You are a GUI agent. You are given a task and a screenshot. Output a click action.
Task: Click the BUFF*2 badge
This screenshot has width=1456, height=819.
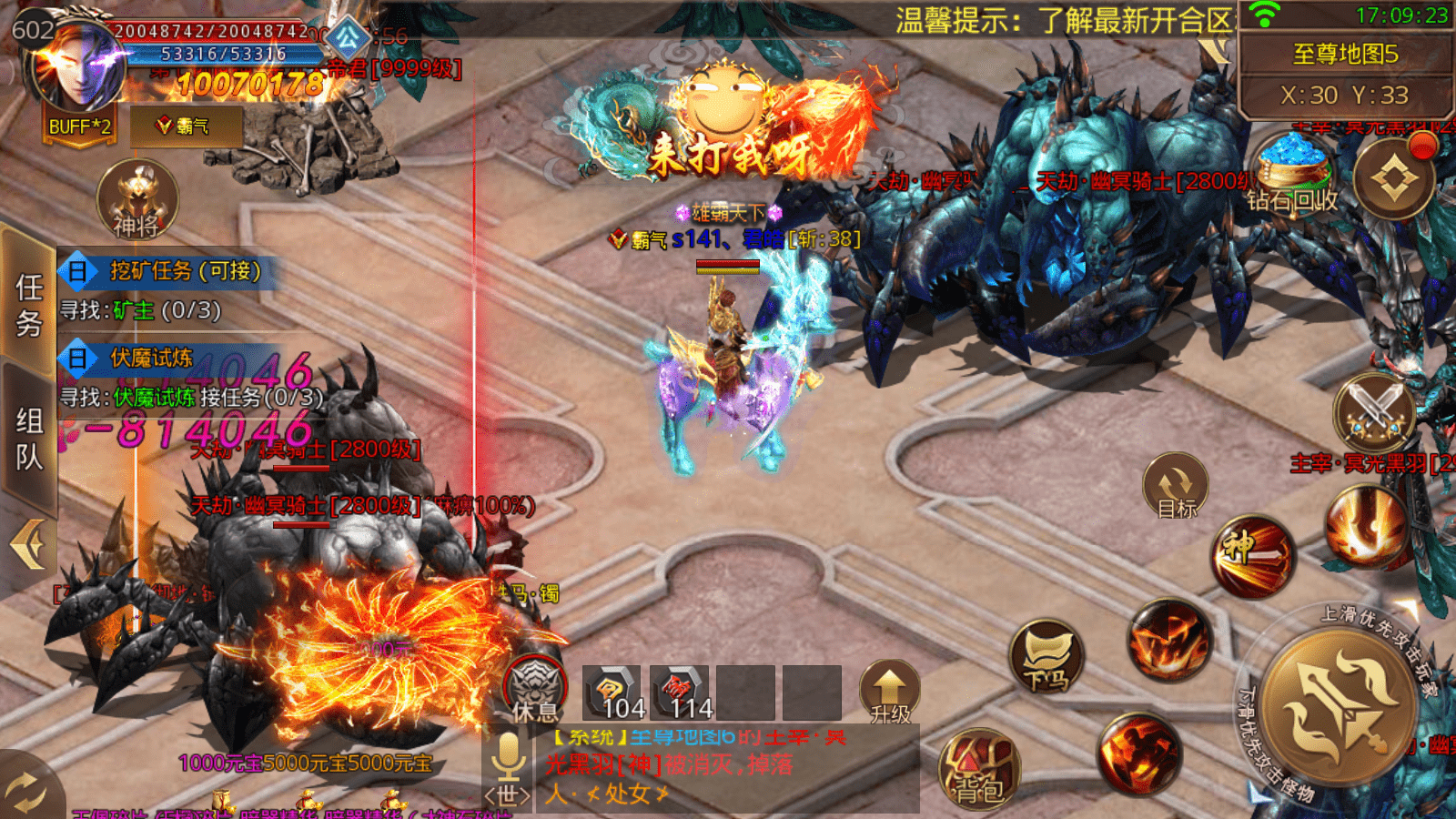point(80,126)
